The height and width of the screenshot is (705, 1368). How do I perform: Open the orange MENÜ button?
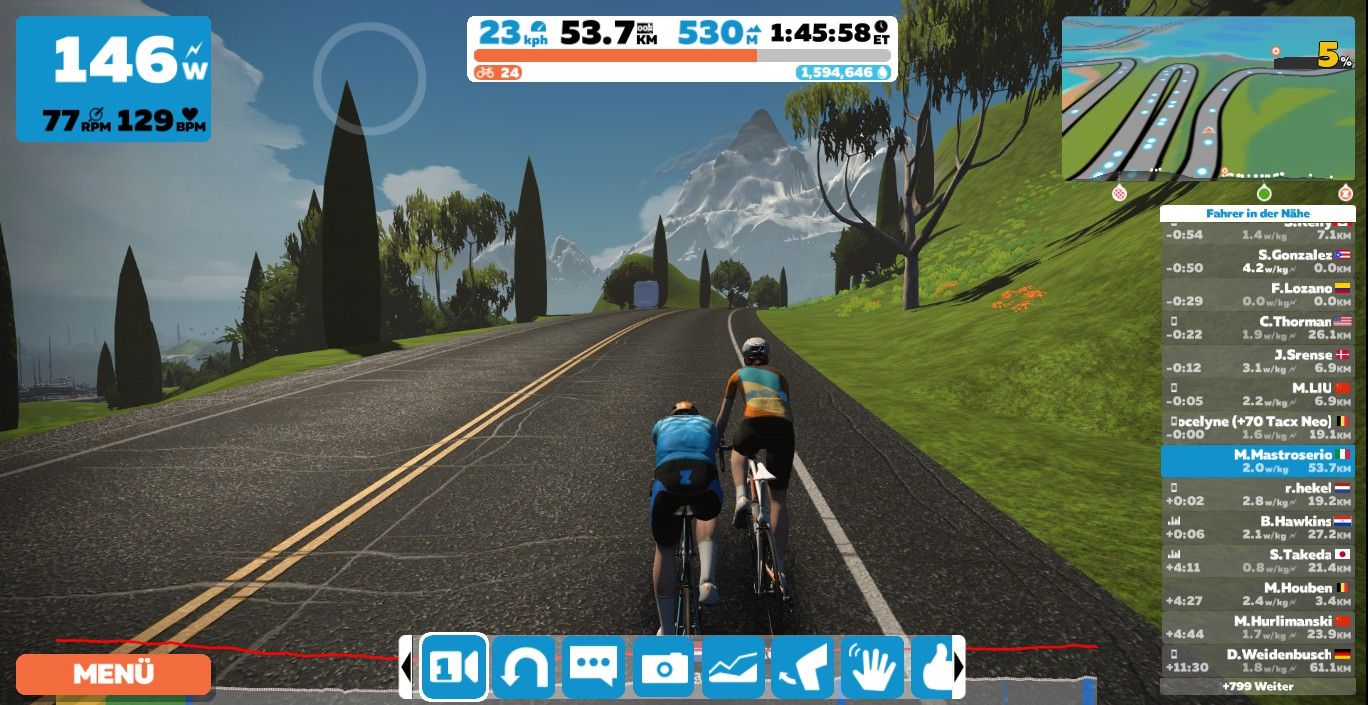pyautogui.click(x=113, y=674)
